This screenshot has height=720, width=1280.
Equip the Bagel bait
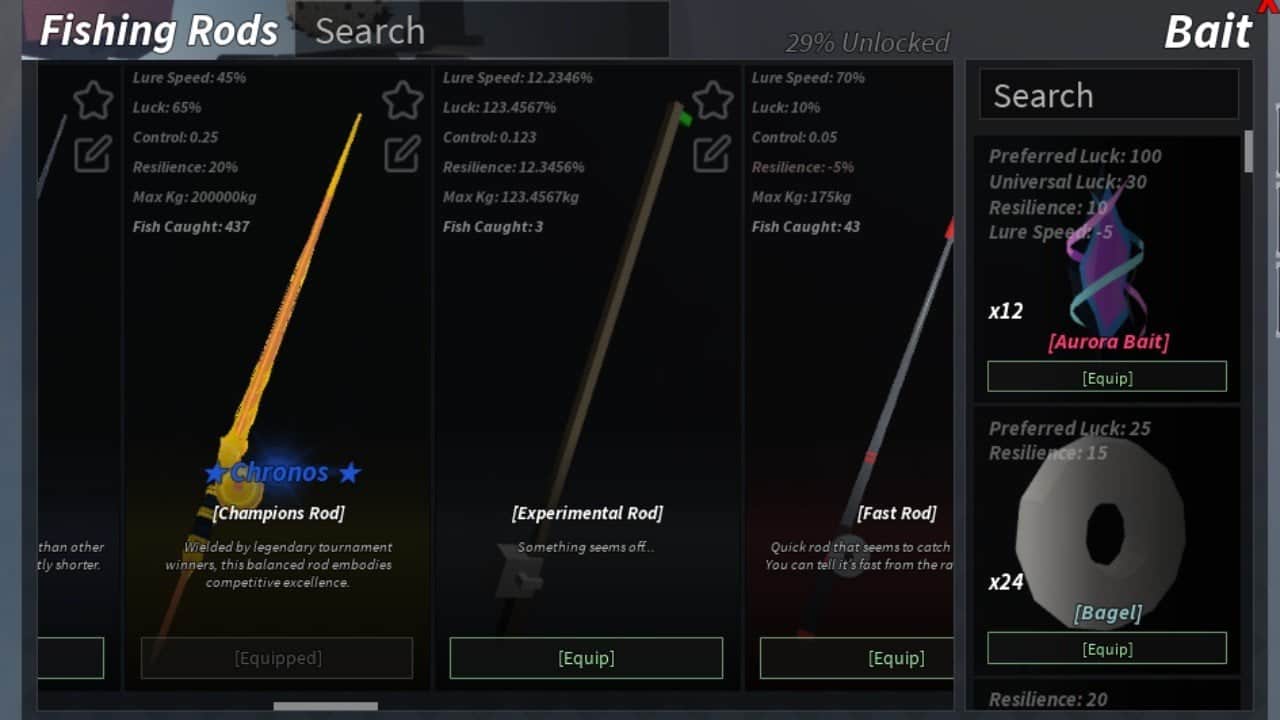1107,649
